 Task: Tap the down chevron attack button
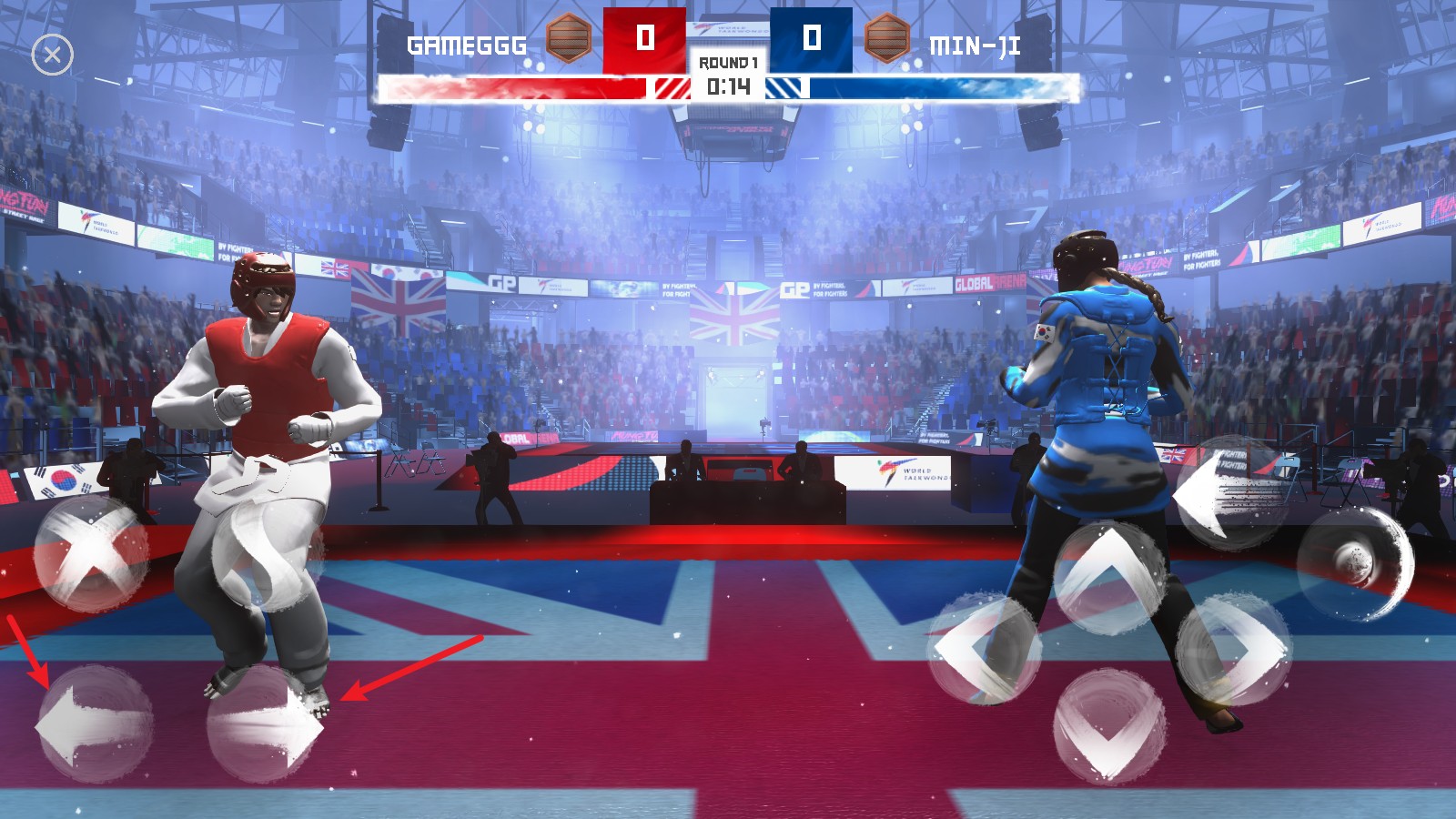tap(1109, 725)
